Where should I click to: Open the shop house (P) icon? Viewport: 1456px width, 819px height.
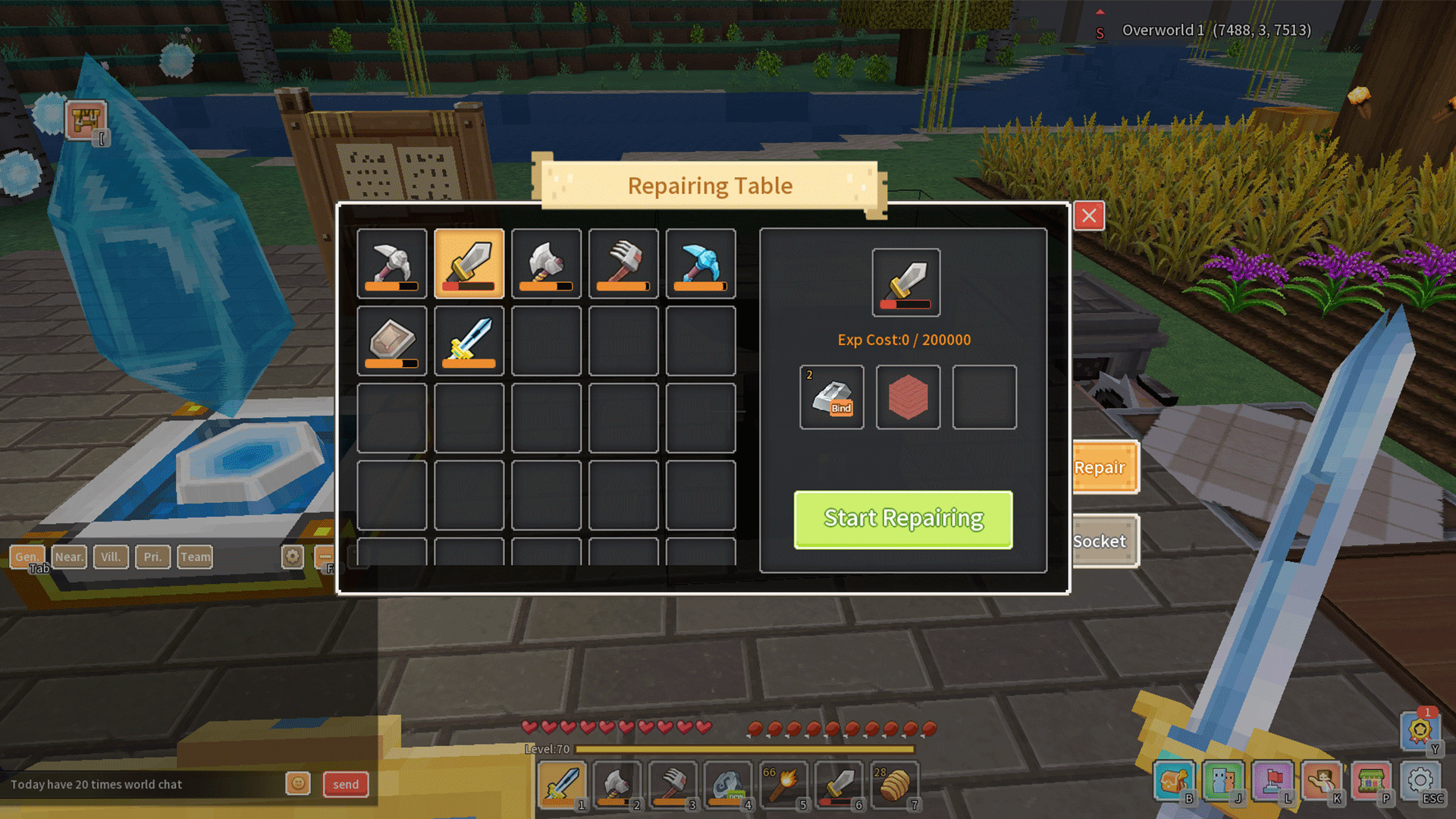coord(1373,780)
